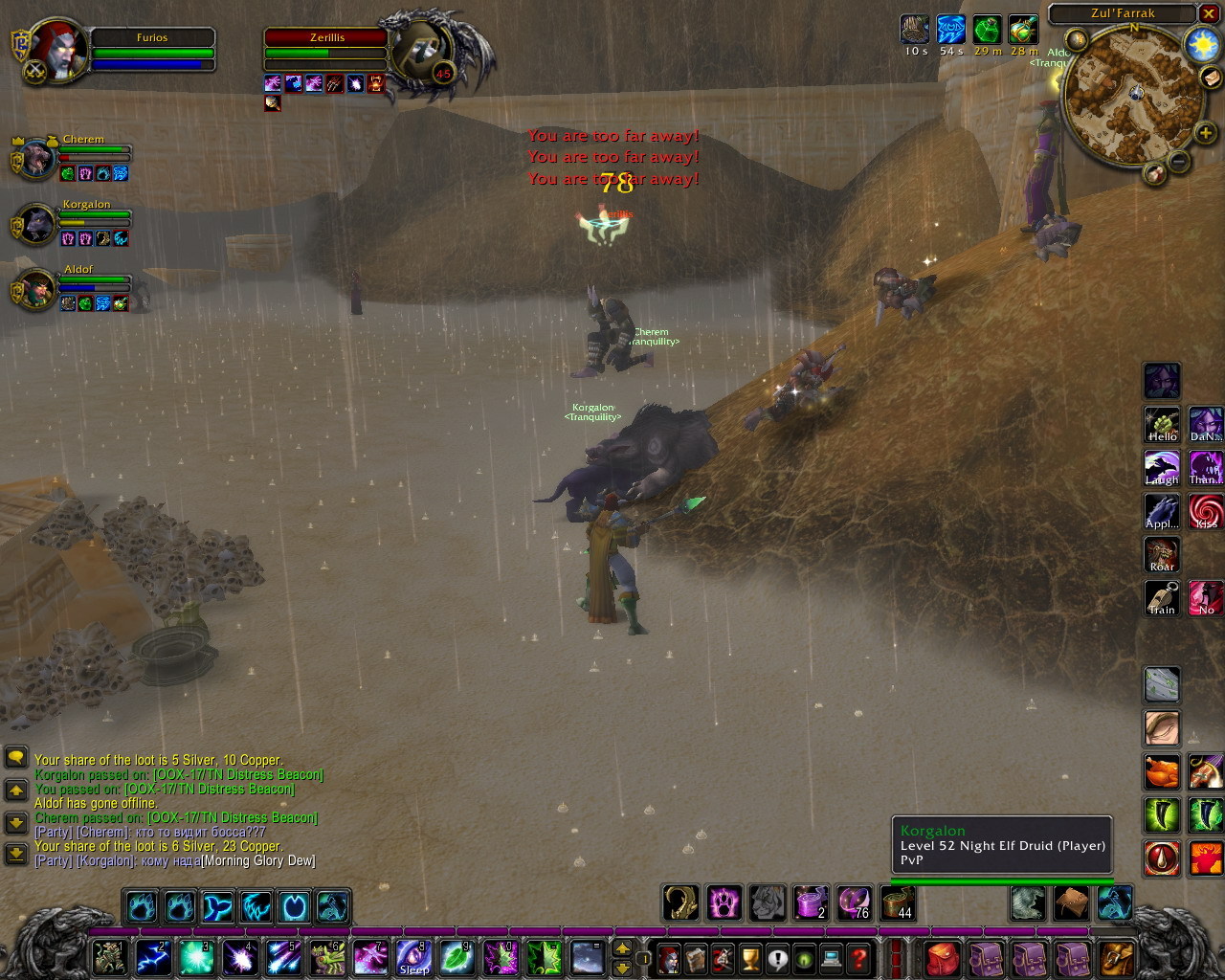Screen dimensions: 1225x980
Task: Close the minimap with the red X
Action: tap(1211, 13)
